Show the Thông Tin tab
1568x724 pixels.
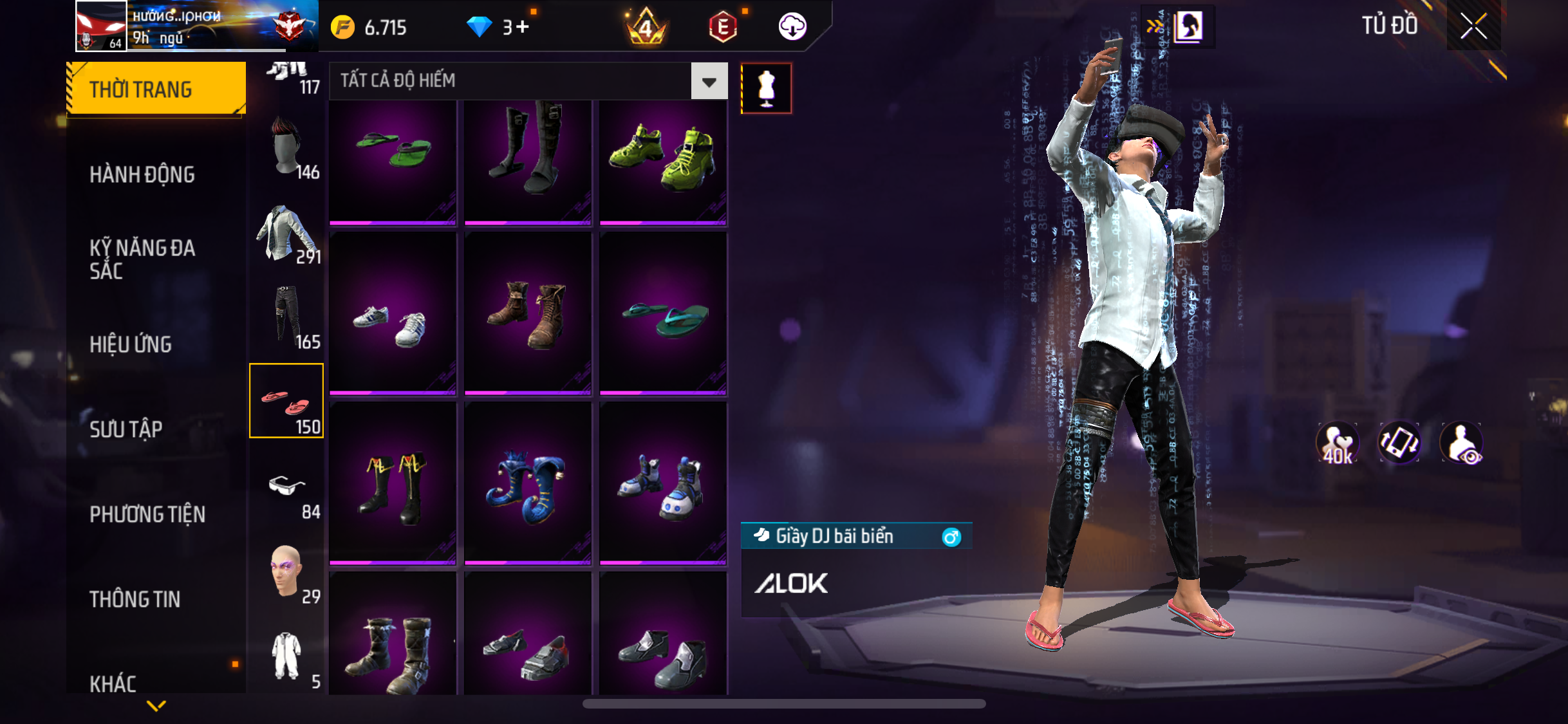click(135, 599)
